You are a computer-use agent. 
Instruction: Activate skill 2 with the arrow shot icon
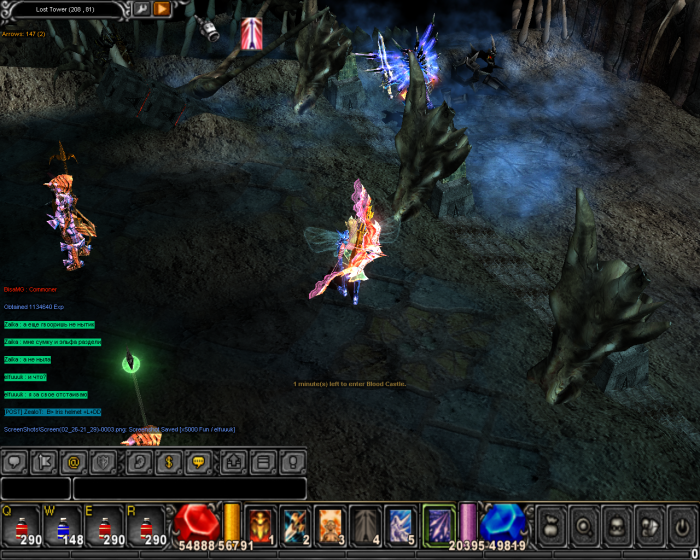[x=296, y=524]
